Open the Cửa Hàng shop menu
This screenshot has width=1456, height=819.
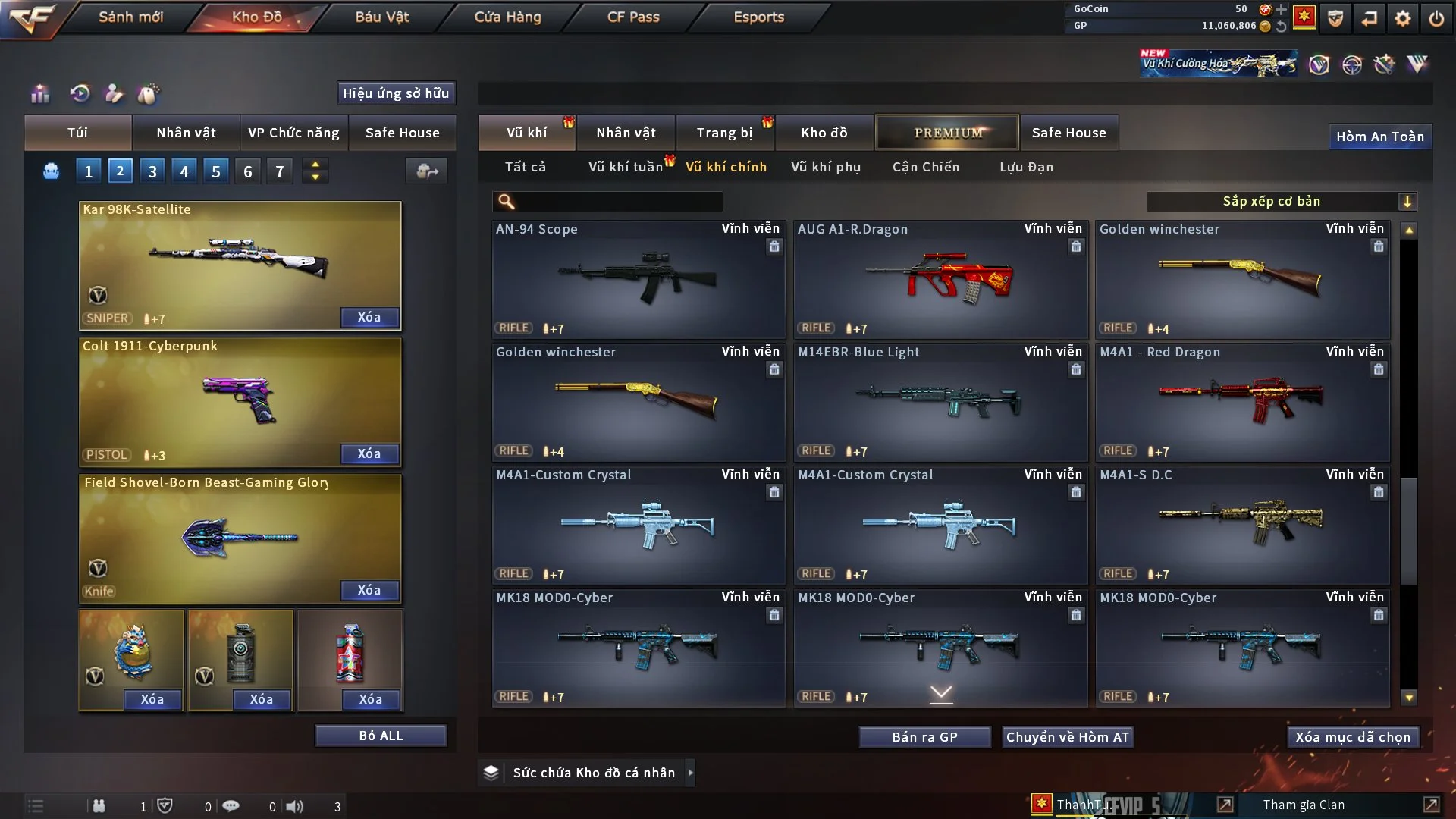pos(507,17)
